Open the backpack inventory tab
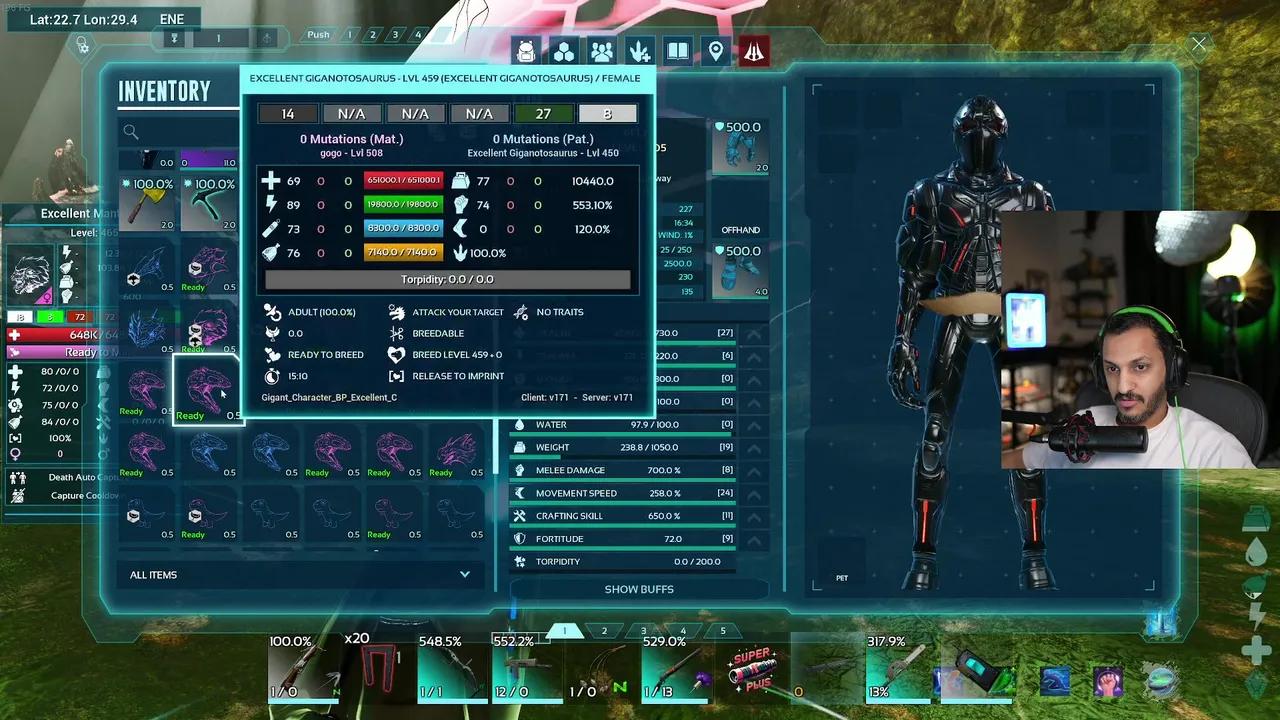Image resolution: width=1280 pixels, height=720 pixels. [526, 51]
